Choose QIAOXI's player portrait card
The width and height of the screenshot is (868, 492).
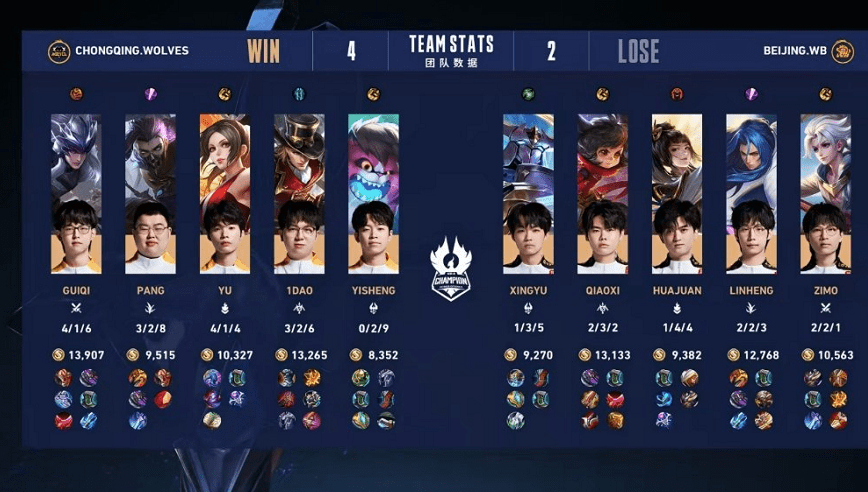point(602,194)
